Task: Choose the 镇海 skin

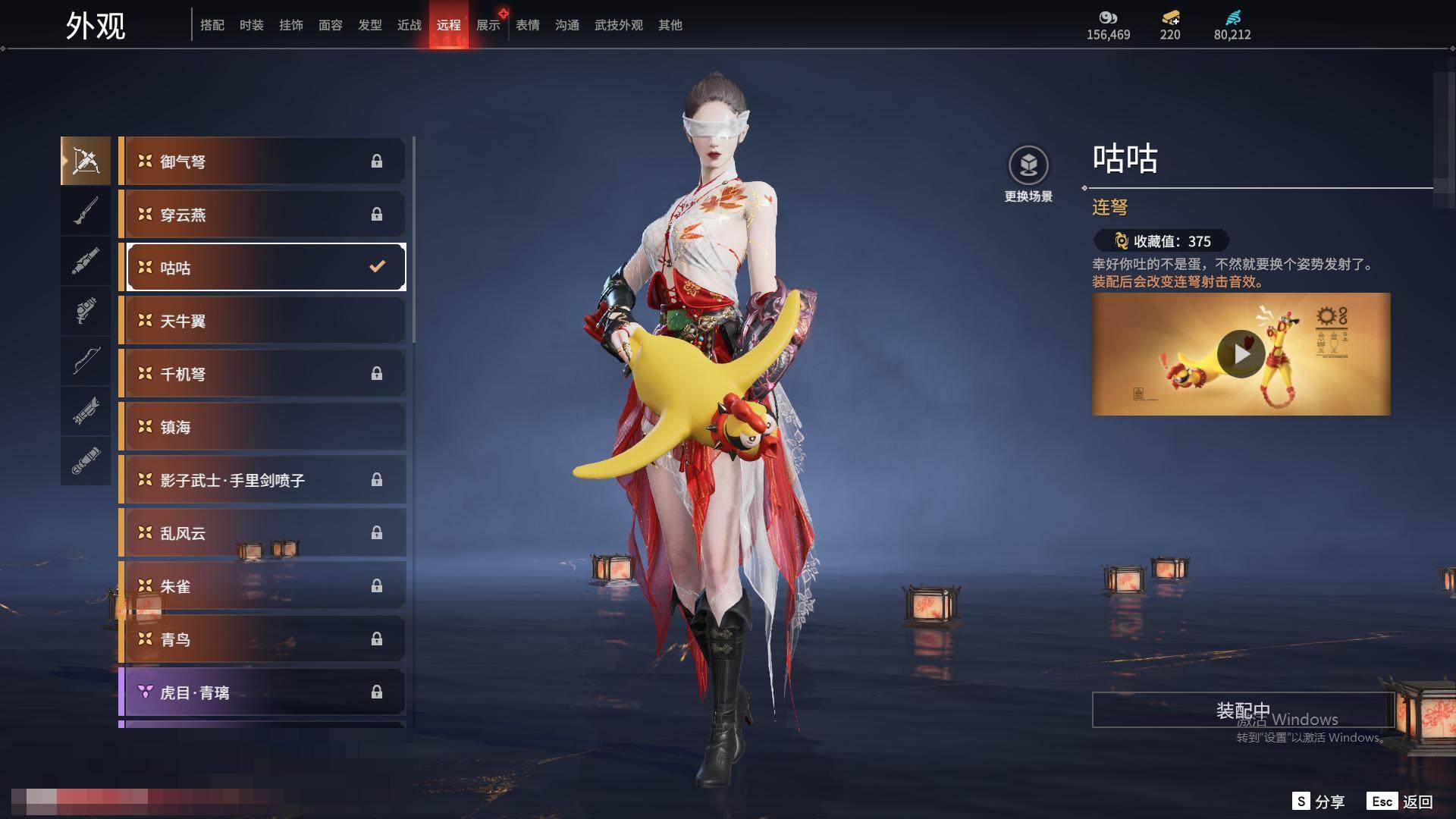Action: (x=262, y=426)
